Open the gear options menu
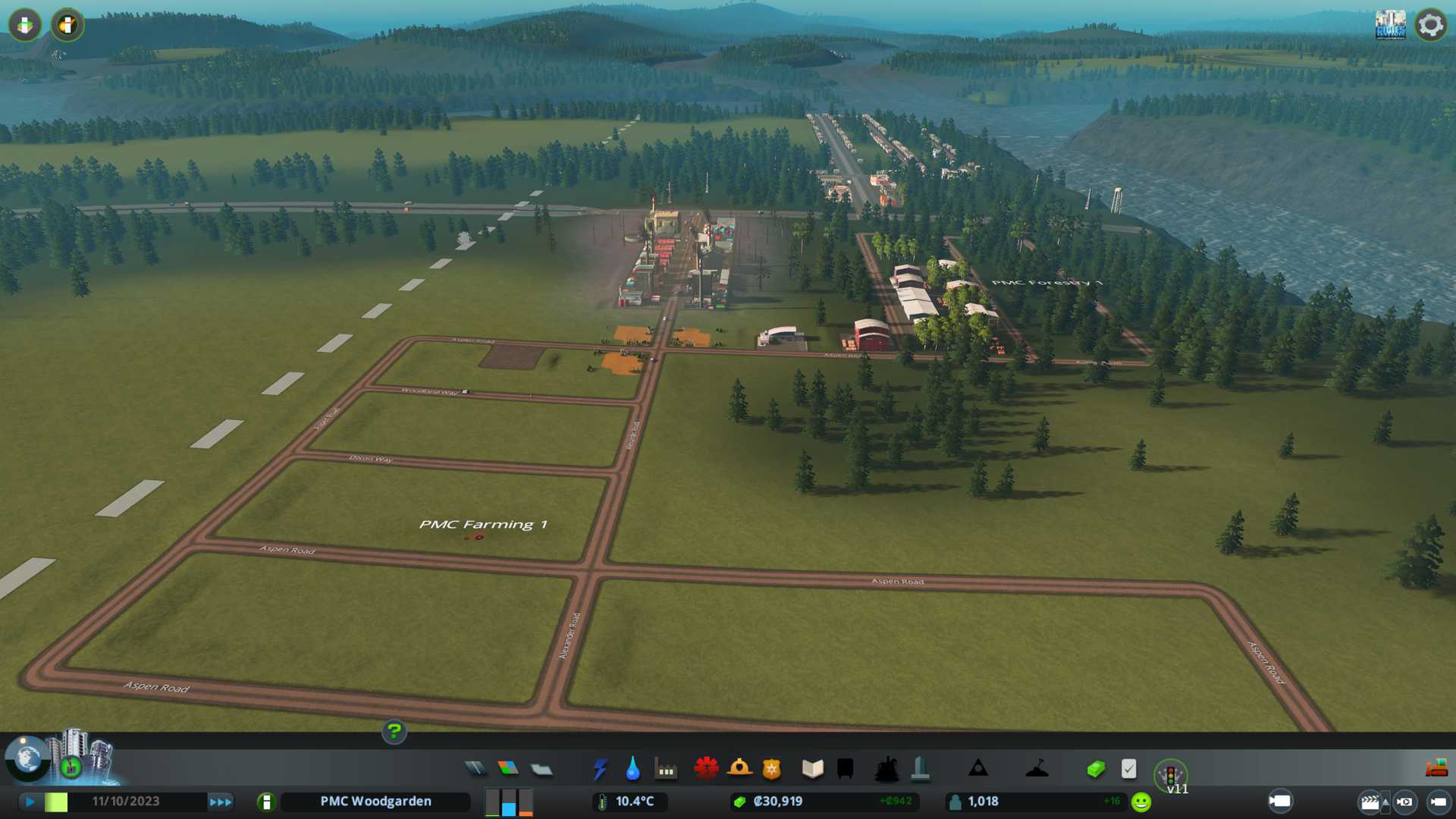This screenshot has height=819, width=1456. click(1430, 25)
